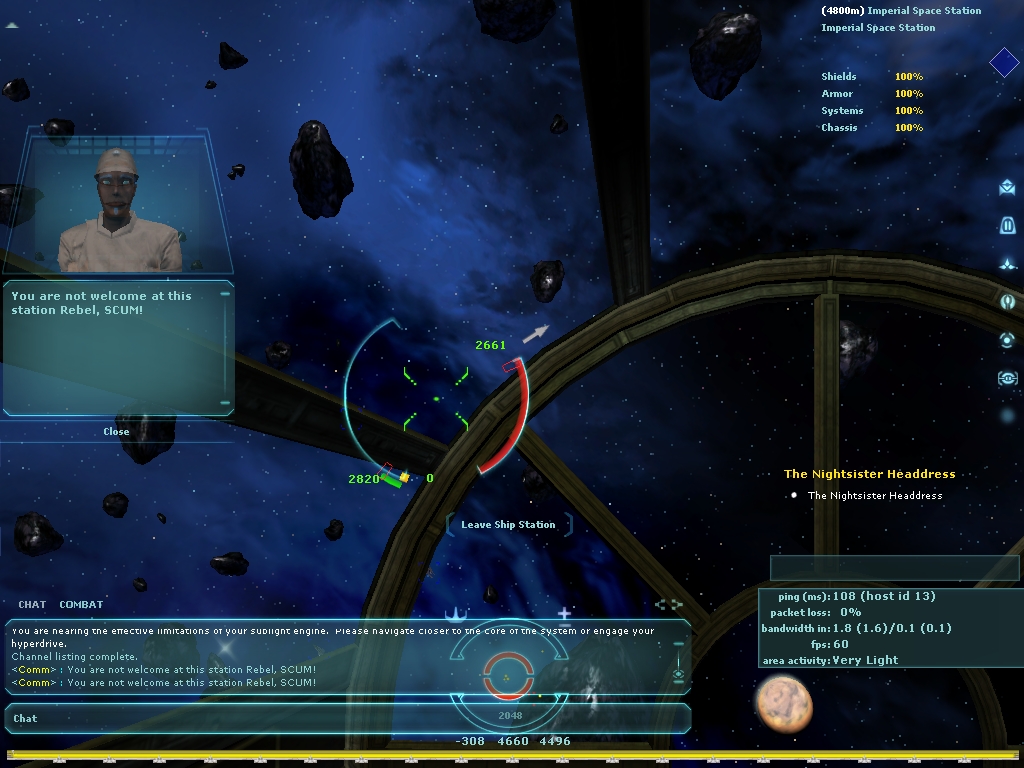Click the TIE fighter shaped icon
The image size is (1024, 768).
coord(1007,378)
